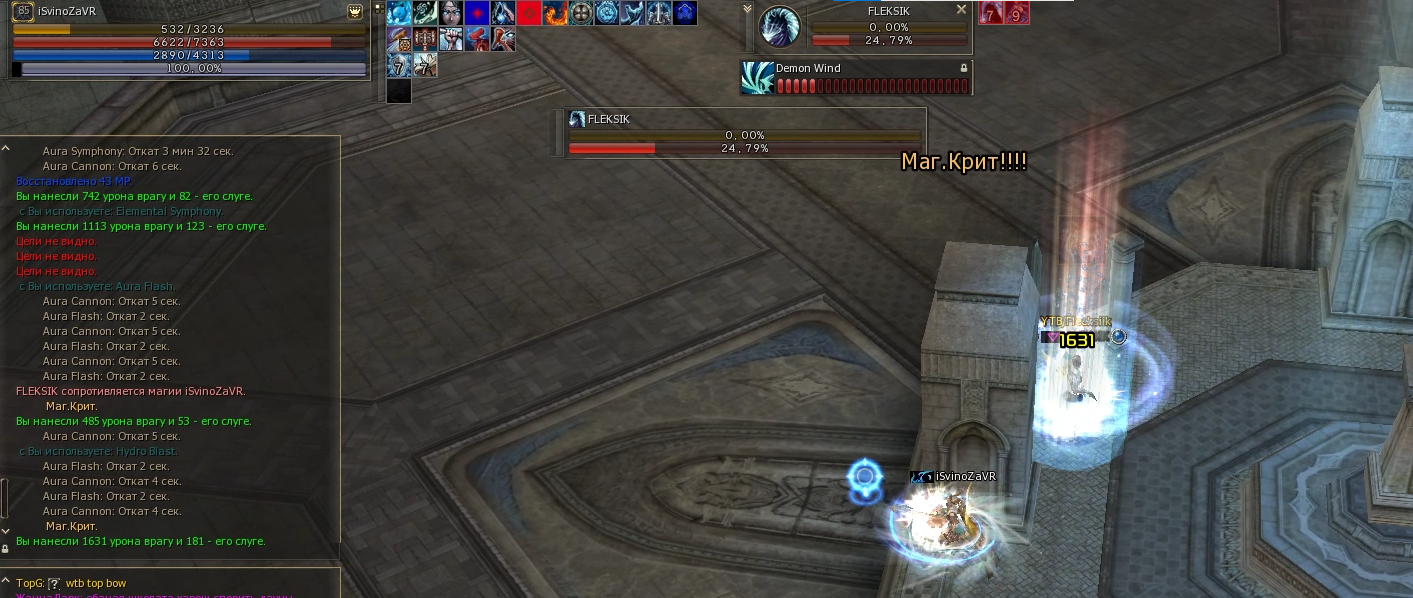
Task: Open the question-mark link in TopG's message
Action: click(55, 583)
